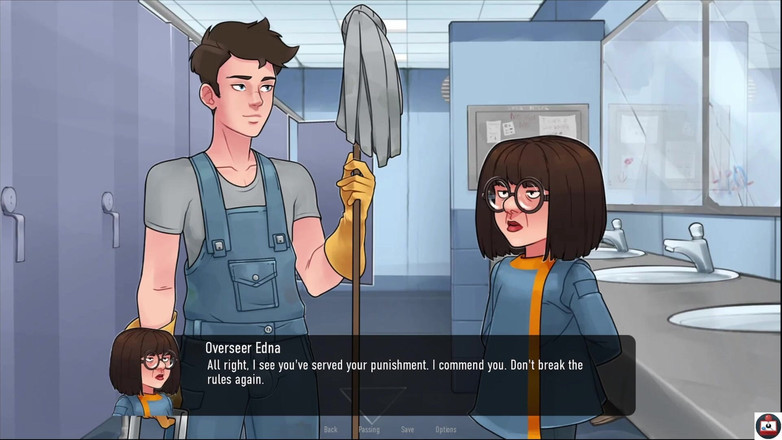Click the Passing button in the bottom menu
This screenshot has height=440, width=782.
click(x=369, y=430)
